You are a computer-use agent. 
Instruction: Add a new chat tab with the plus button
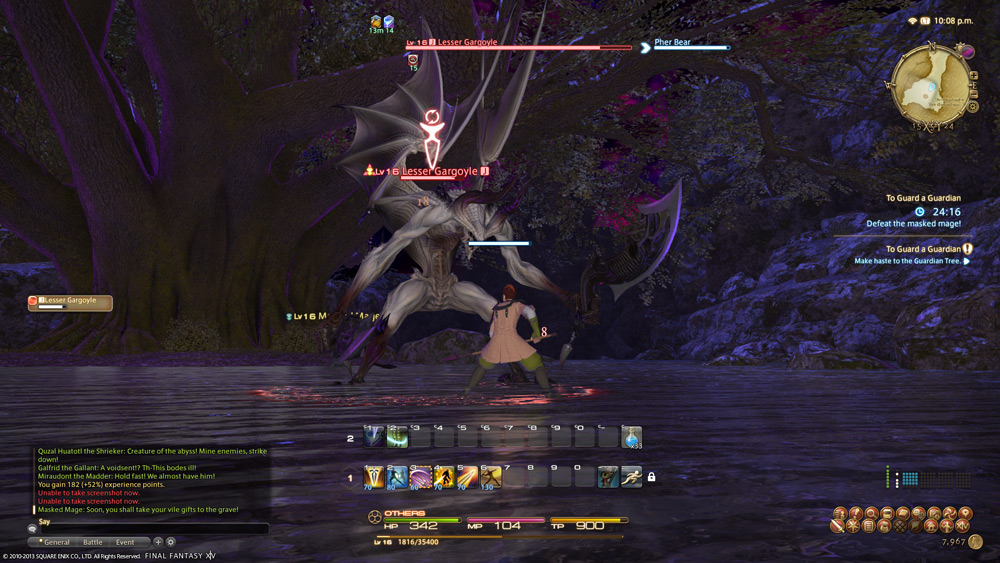[x=158, y=542]
